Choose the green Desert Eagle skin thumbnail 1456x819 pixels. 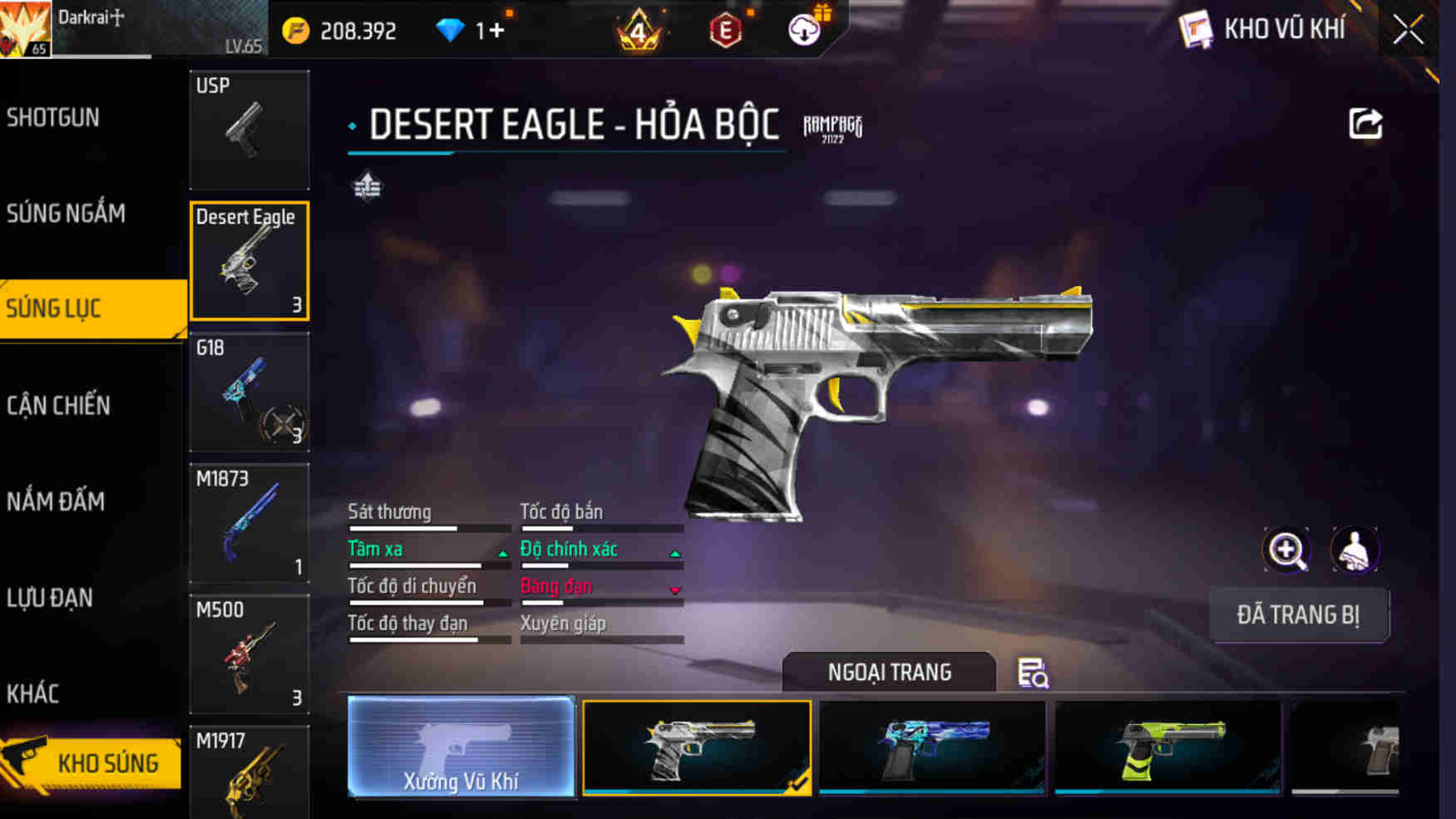coord(1167,748)
